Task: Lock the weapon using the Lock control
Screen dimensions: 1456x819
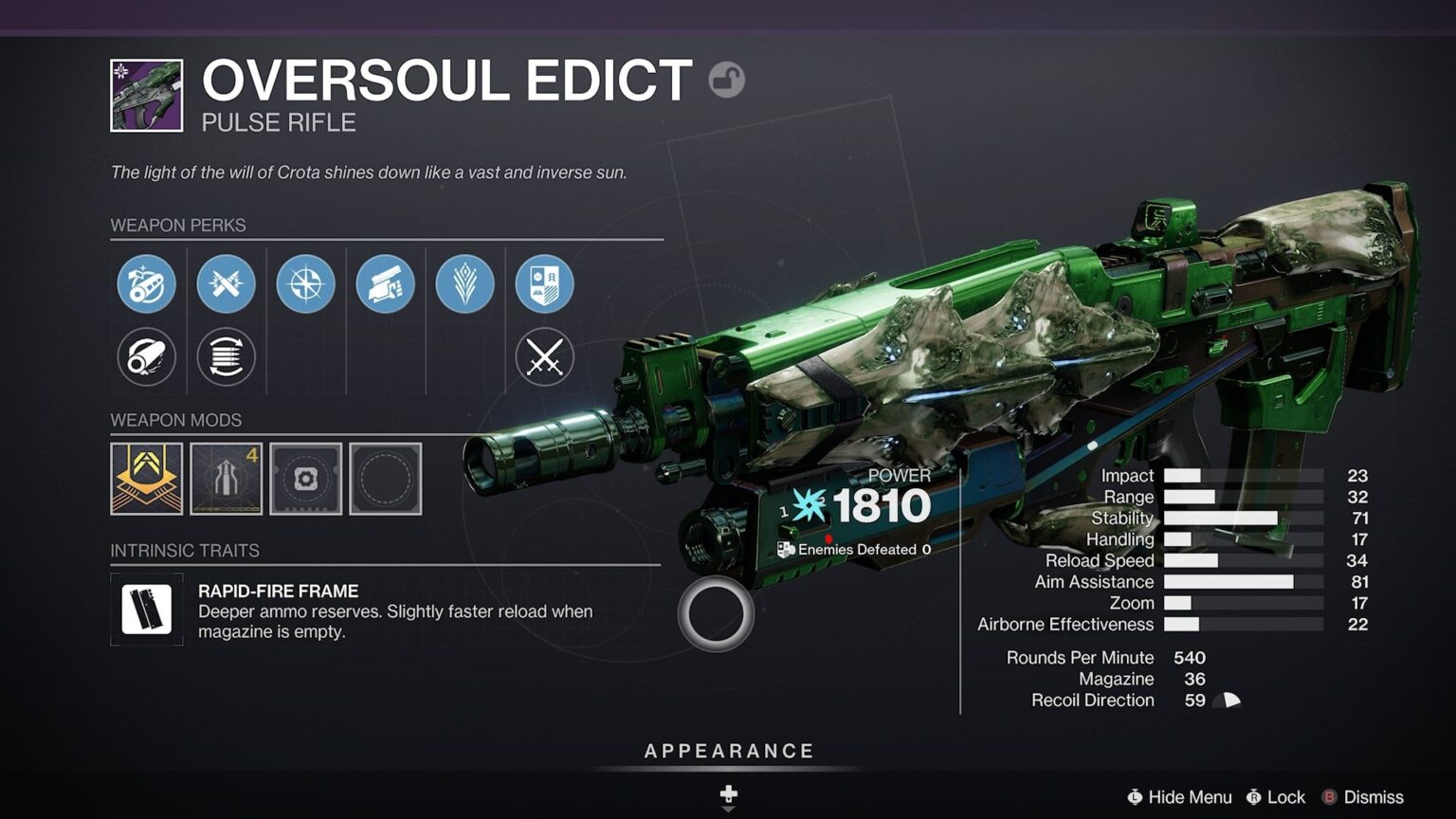Action: [x=1276, y=797]
